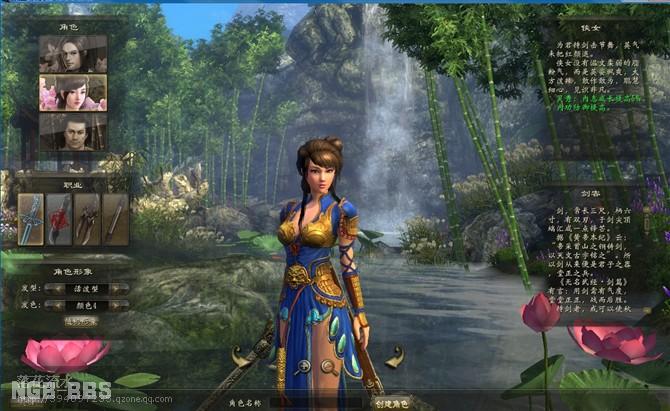Pick the fourth class icon, the staff
Viewport: 670px width, 411px height.
[114, 218]
